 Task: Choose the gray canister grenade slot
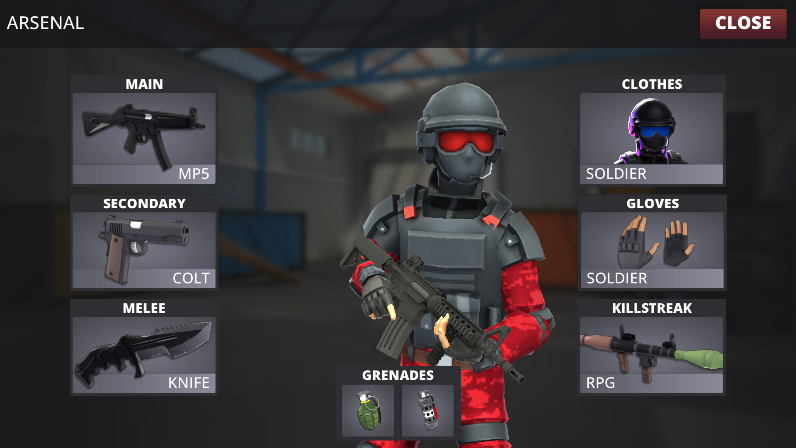(x=427, y=411)
